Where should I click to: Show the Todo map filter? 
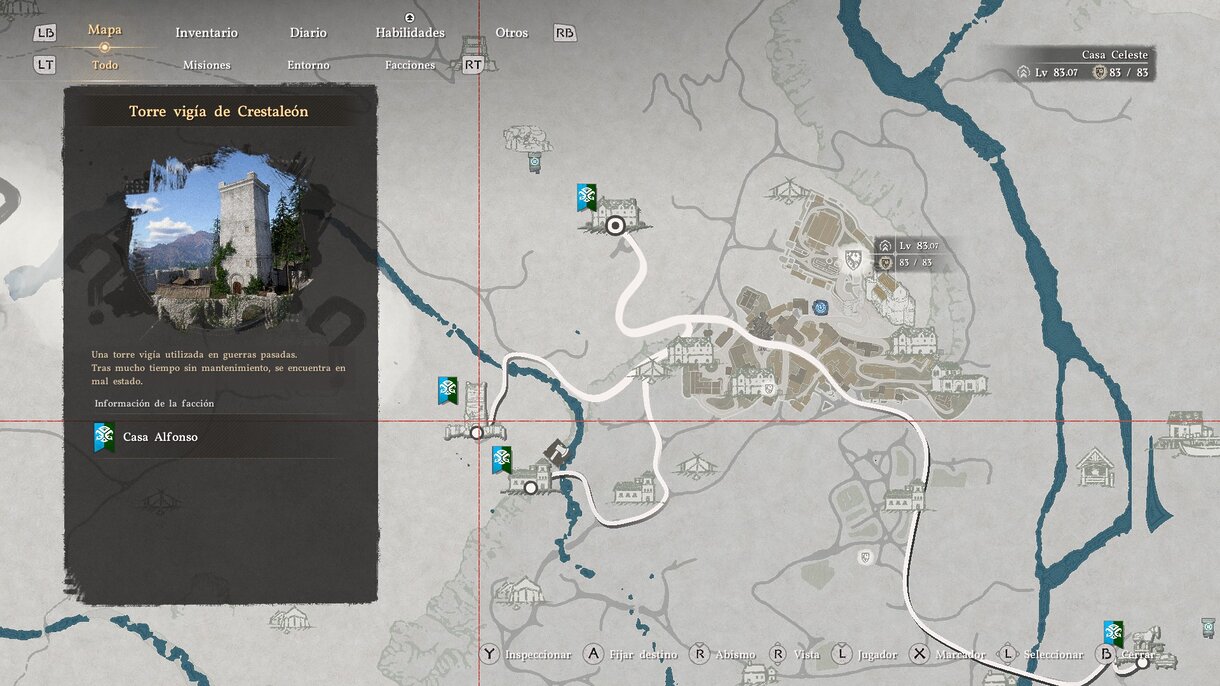pyautogui.click(x=104, y=65)
